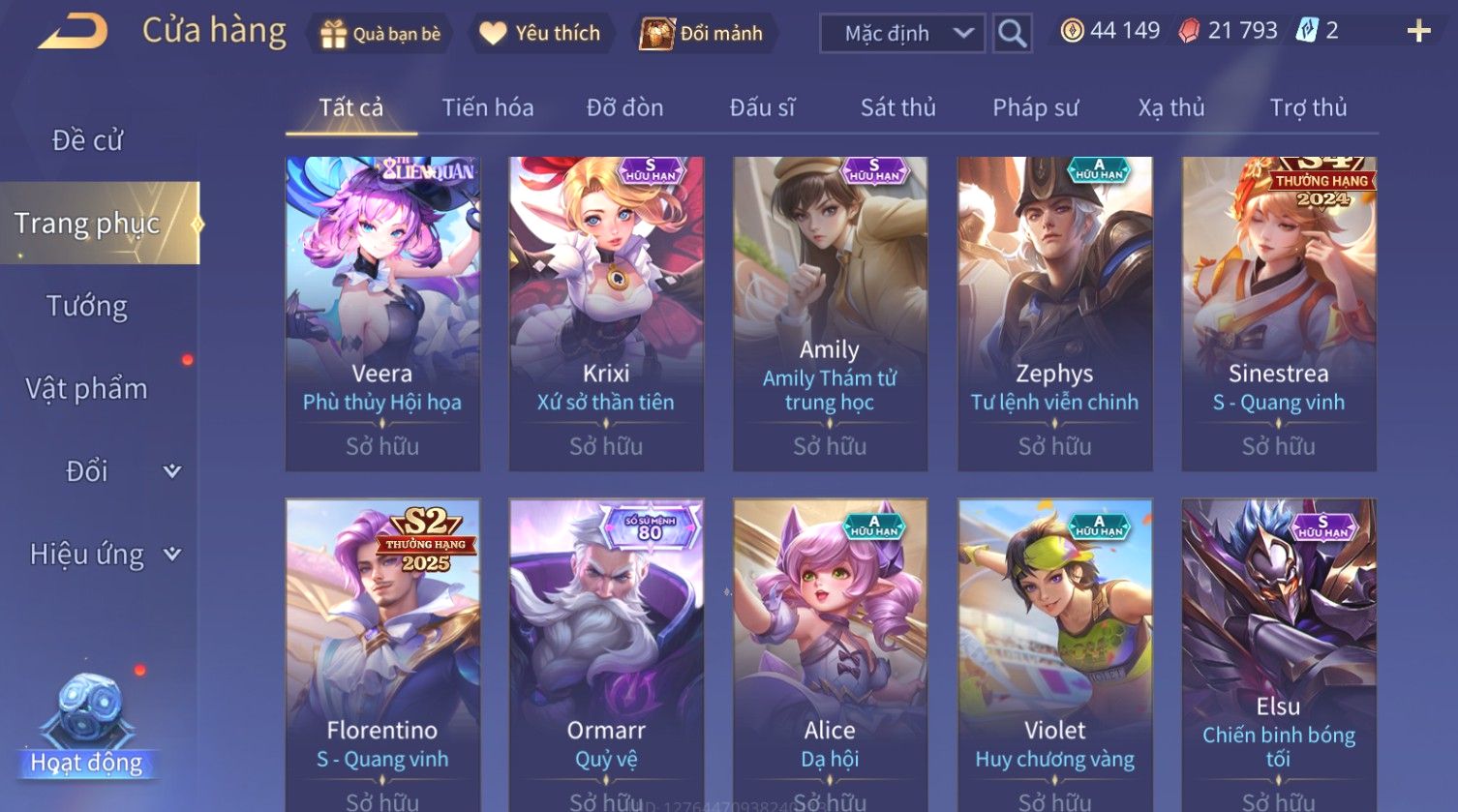The width and height of the screenshot is (1458, 812).
Task: Show the Sát thủ skins tab
Action: (x=897, y=107)
